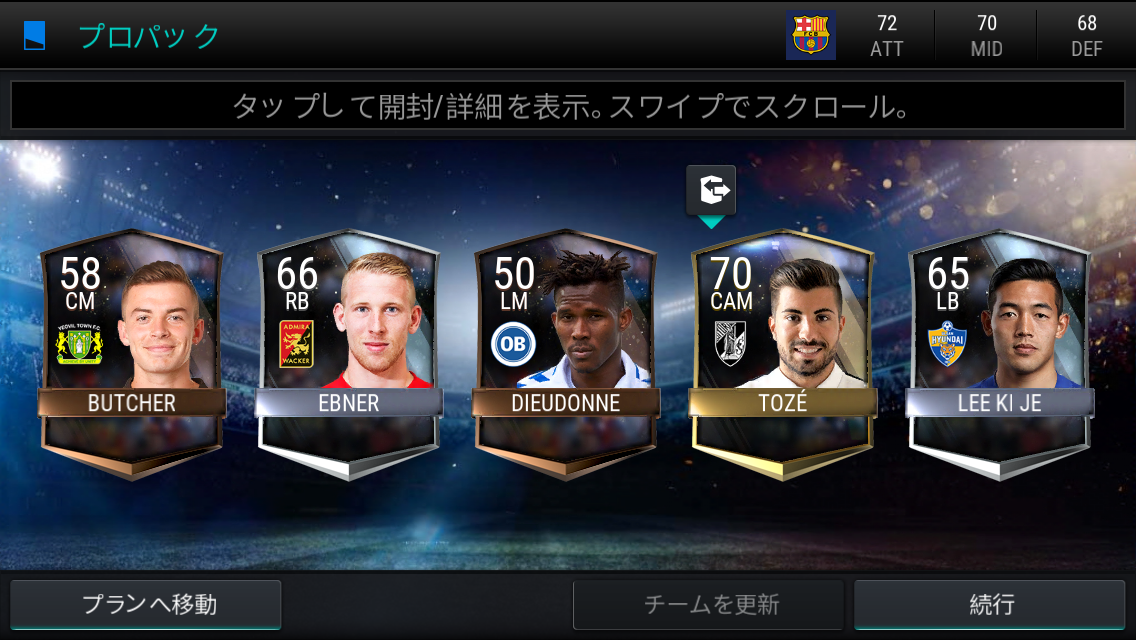Choose the Dieudonne 50 LM card

tap(565, 350)
